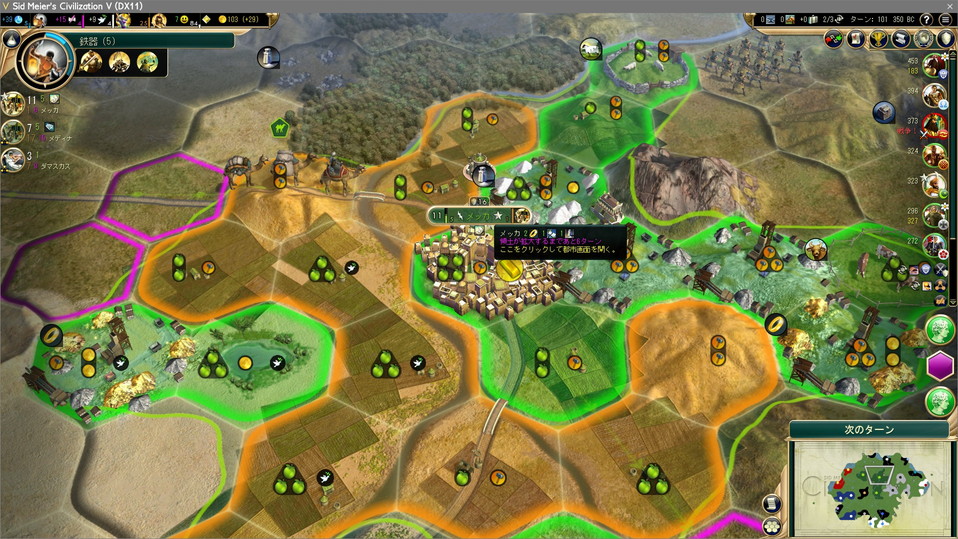Open the scroll icon beside the minimap
This screenshot has height=539, width=958.
[x=771, y=504]
